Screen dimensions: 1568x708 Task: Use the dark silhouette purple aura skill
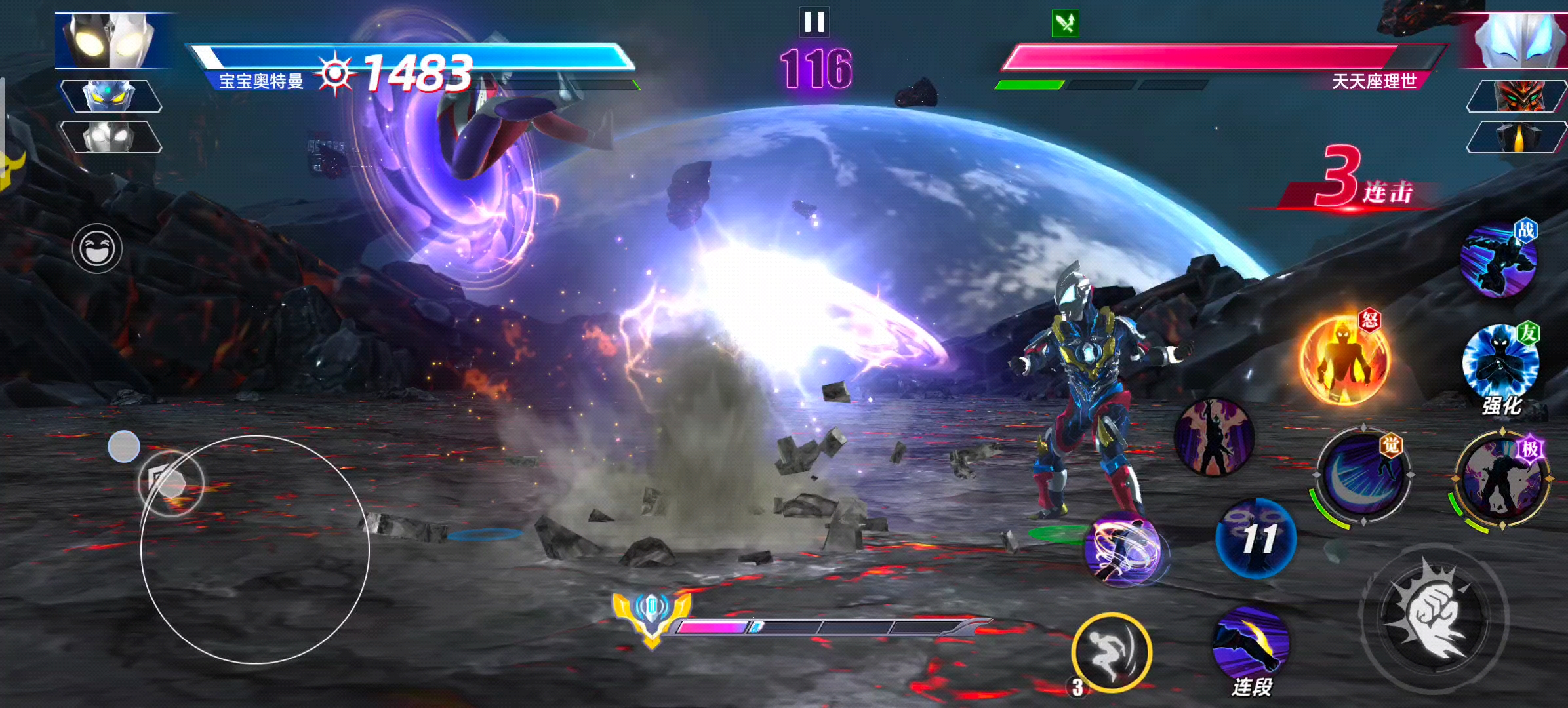click(x=1214, y=437)
